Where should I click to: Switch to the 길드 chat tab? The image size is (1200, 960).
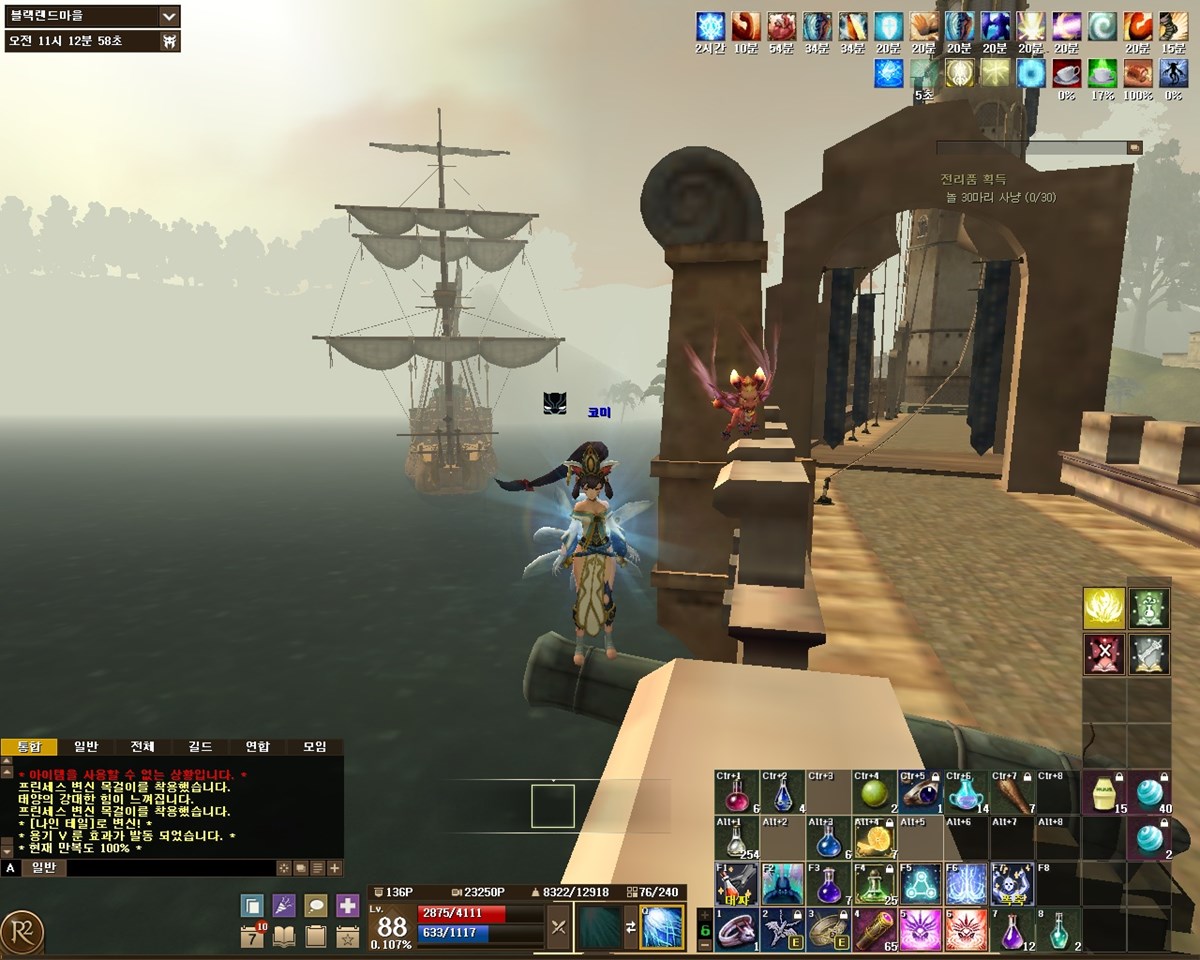pos(200,747)
